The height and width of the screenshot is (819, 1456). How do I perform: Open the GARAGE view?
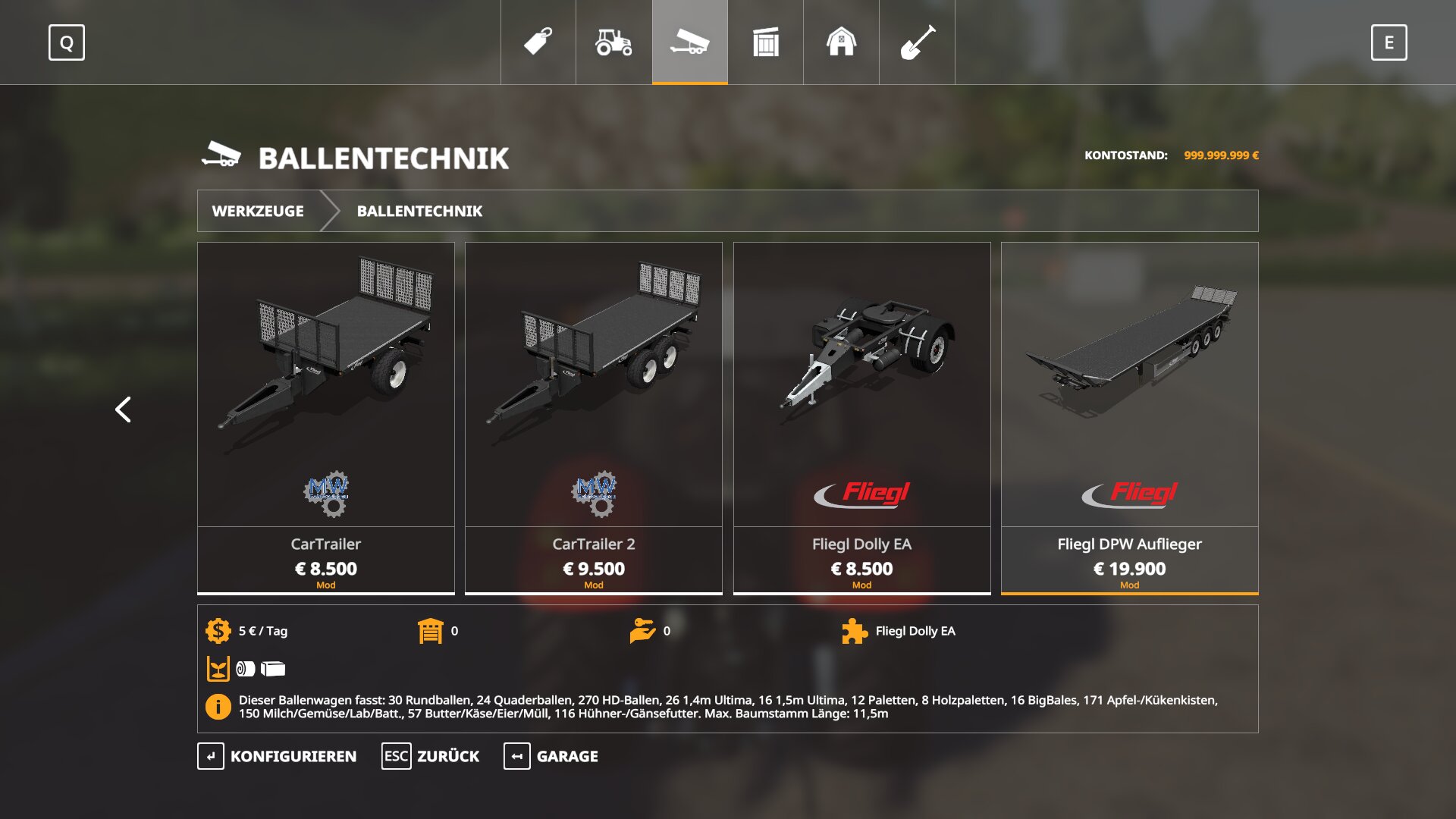pos(551,756)
